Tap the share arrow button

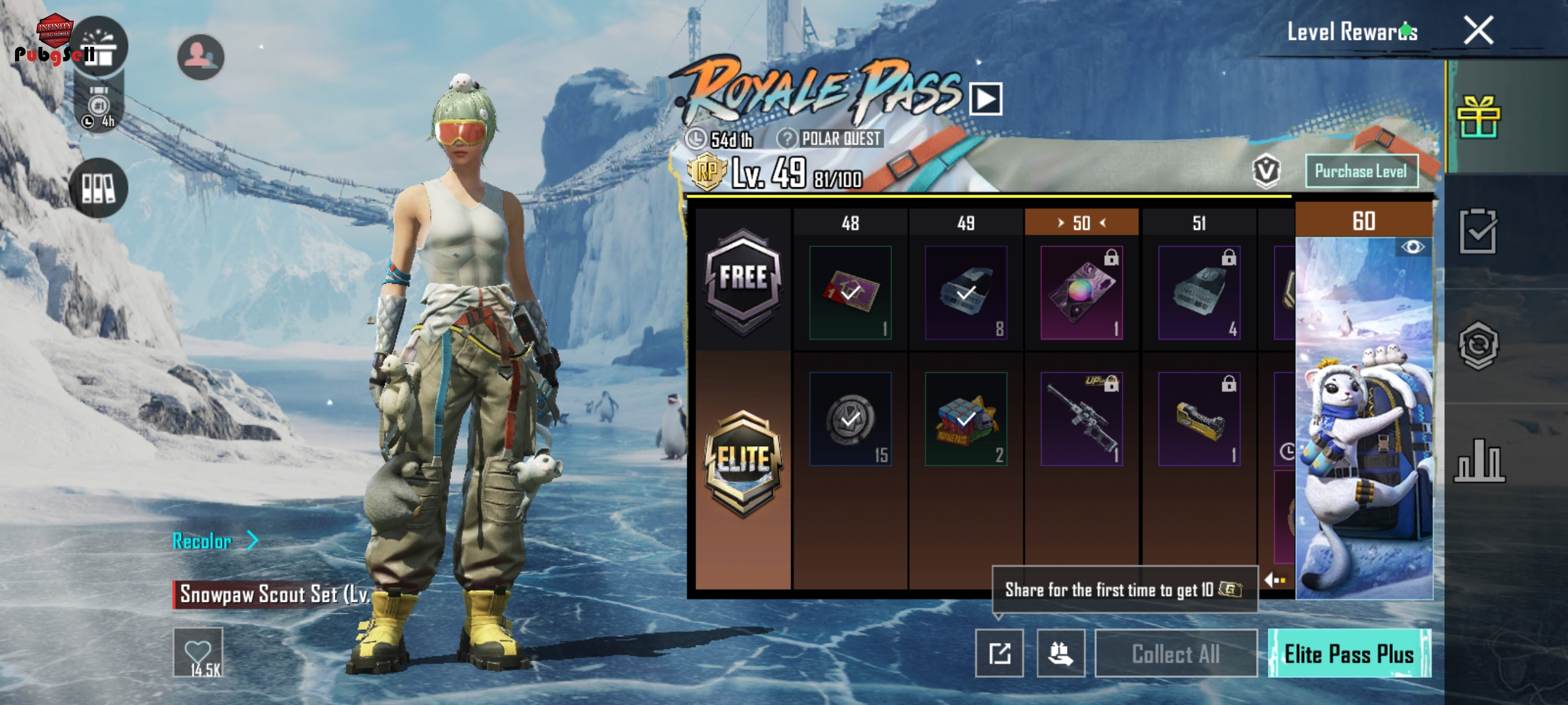[x=999, y=654]
